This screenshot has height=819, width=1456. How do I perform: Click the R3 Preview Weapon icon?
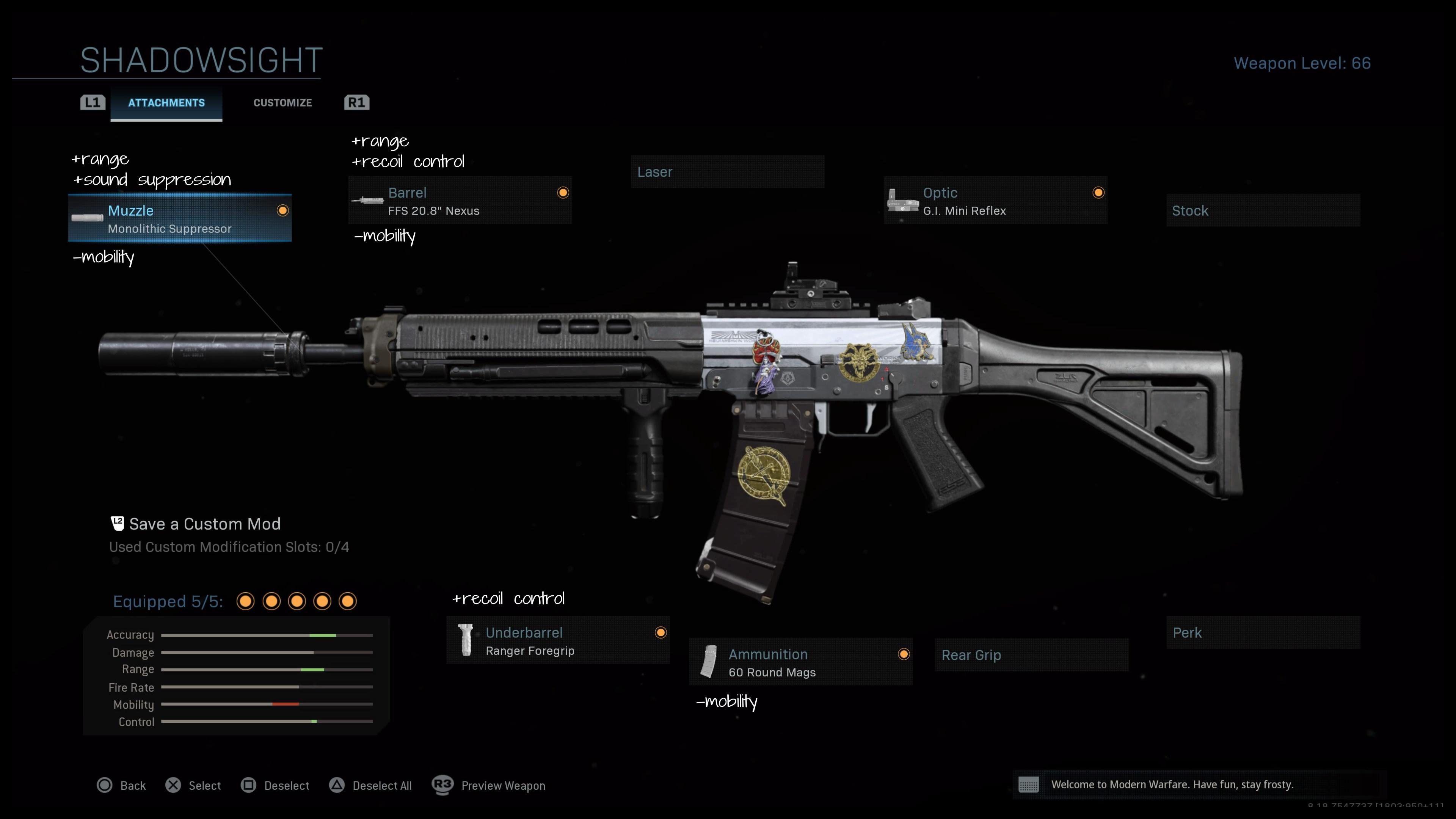[x=444, y=785]
